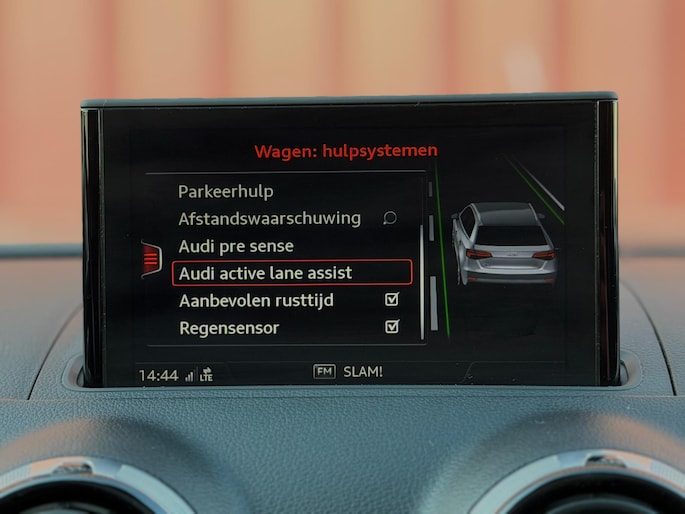The height and width of the screenshot is (514, 685).
Task: Open Audi pre sense settings
Action: 236,245
